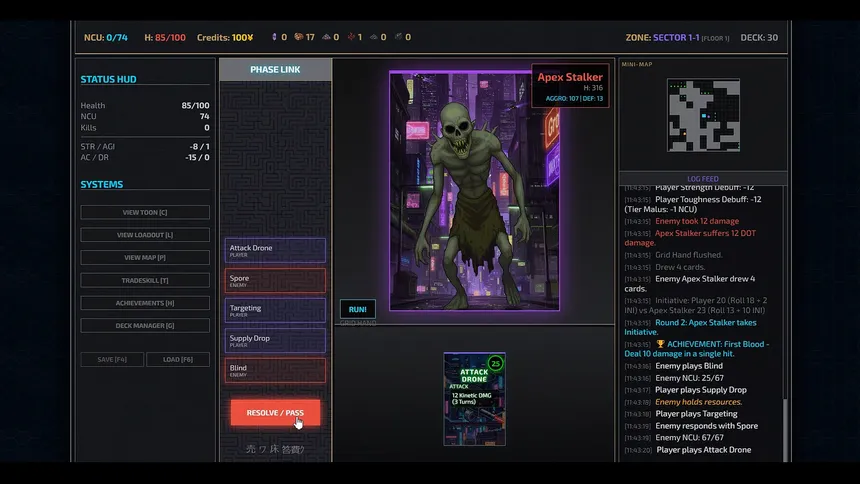Click the mini-map grid
The height and width of the screenshot is (484, 860).
(x=703, y=115)
